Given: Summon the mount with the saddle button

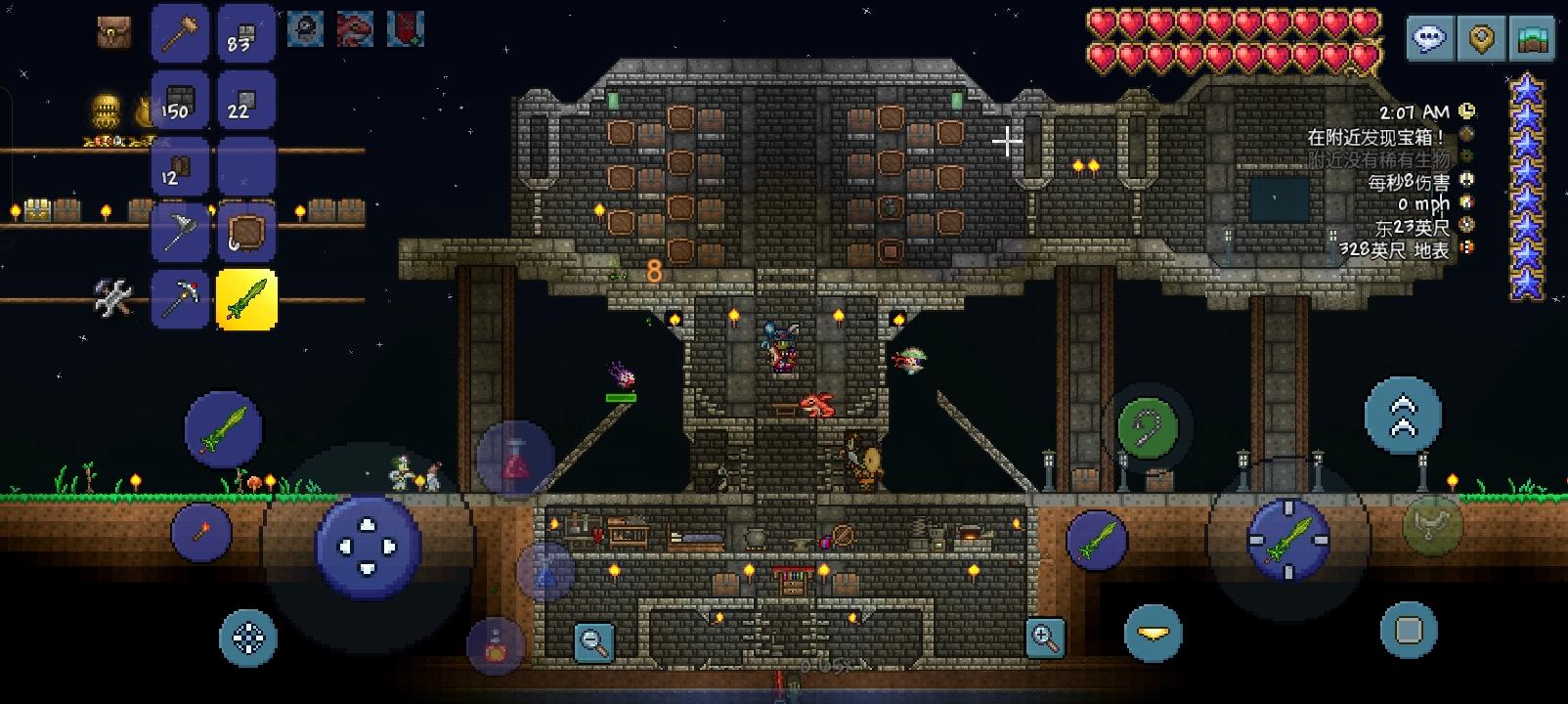Looking at the screenshot, I should 1432,524.
